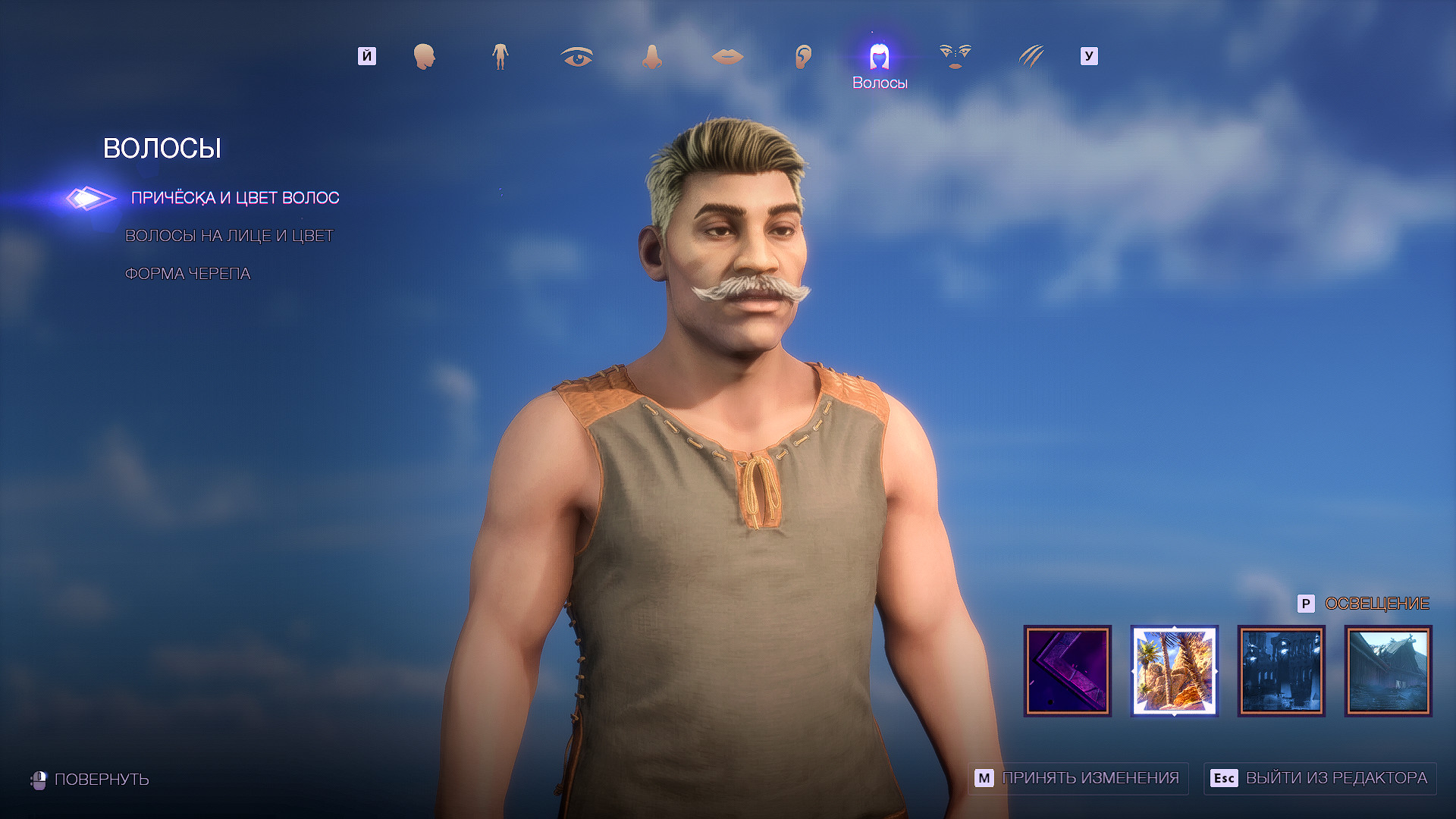Click Принять изменения to accept changes
The image size is (1456, 819).
click(x=1078, y=778)
